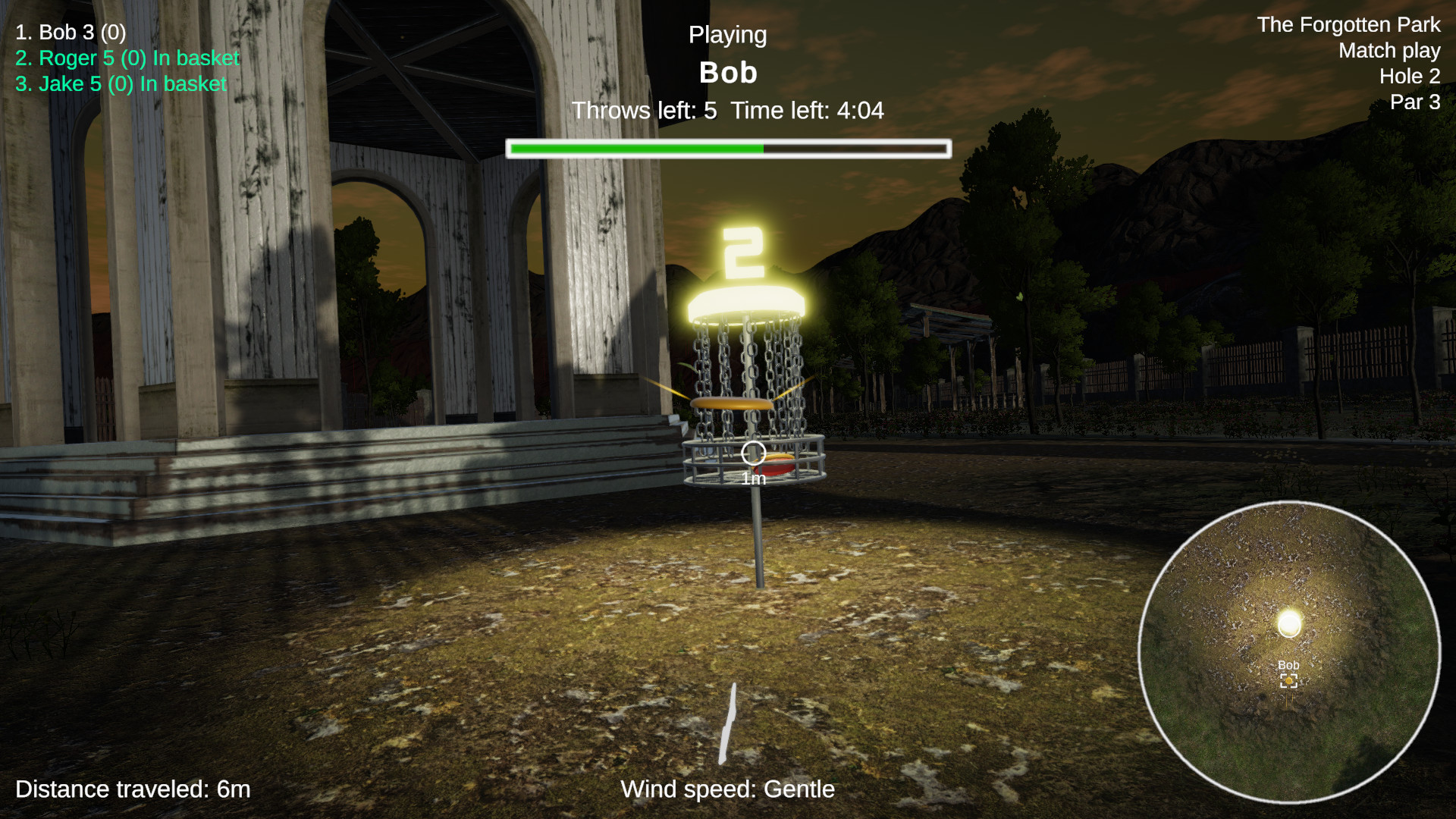The height and width of the screenshot is (819, 1456).
Task: Click the 1m distance aiming reticle
Action: 752,454
